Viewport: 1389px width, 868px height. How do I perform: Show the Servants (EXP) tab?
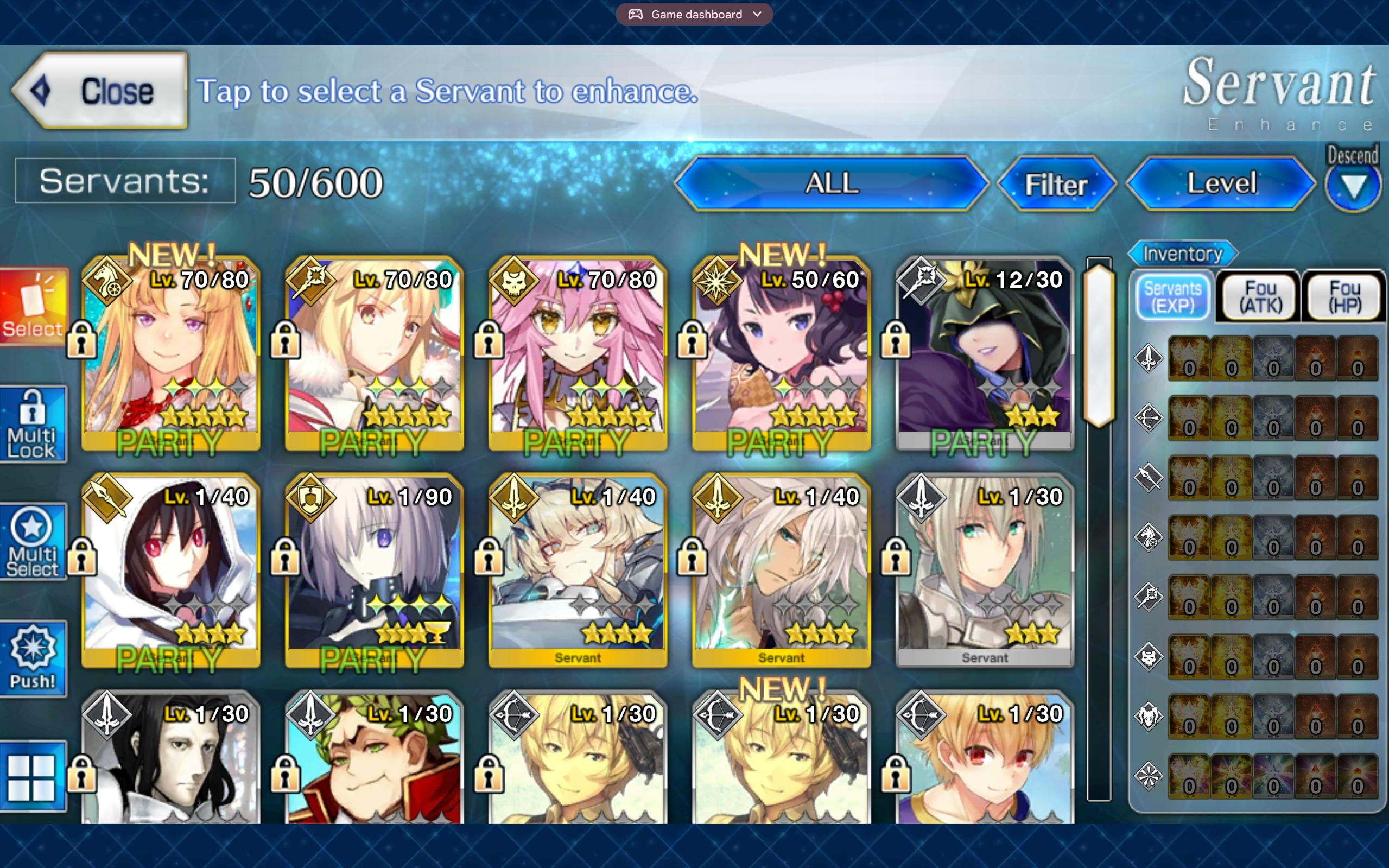[1172, 297]
